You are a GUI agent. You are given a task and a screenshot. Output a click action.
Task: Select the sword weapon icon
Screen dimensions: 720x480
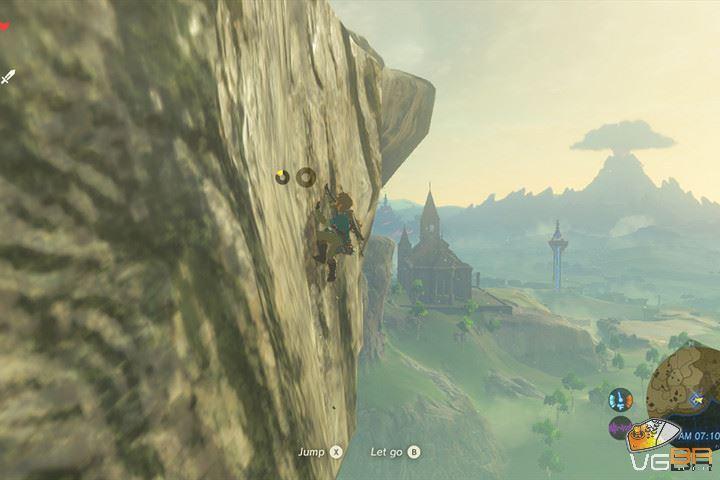pyautogui.click(x=8, y=76)
